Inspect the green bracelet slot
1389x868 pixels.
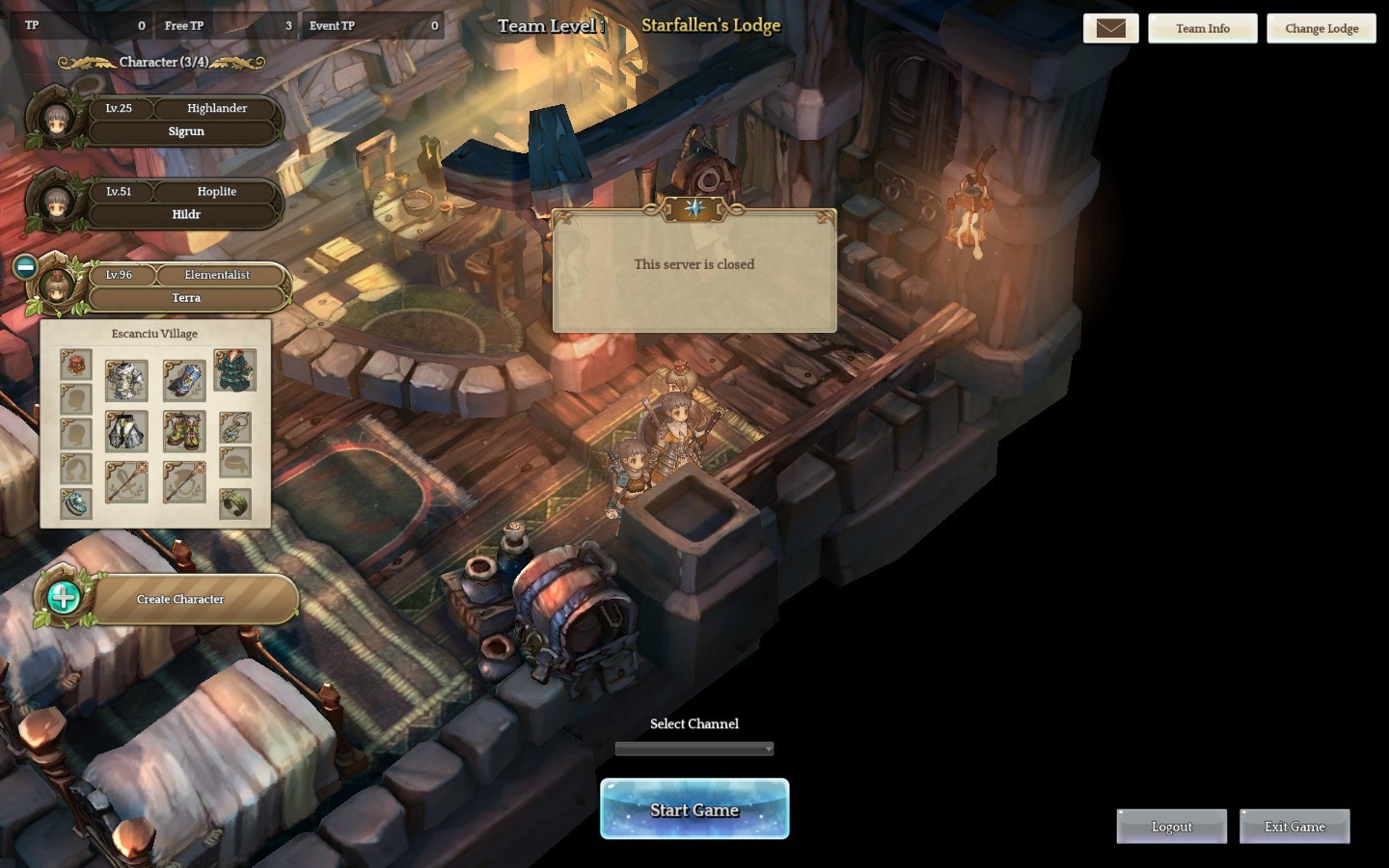click(234, 503)
